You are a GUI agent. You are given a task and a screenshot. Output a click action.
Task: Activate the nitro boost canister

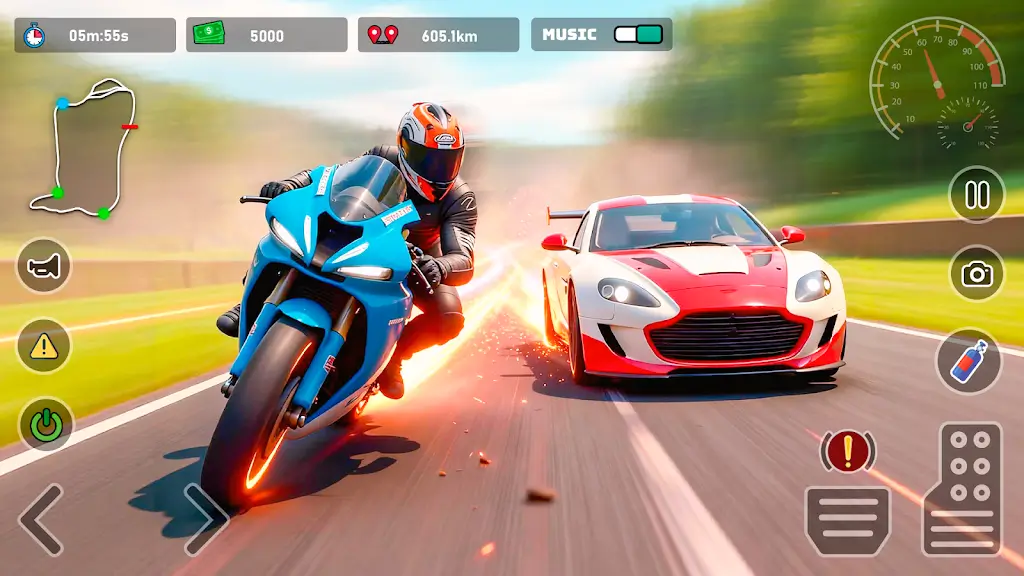(969, 360)
